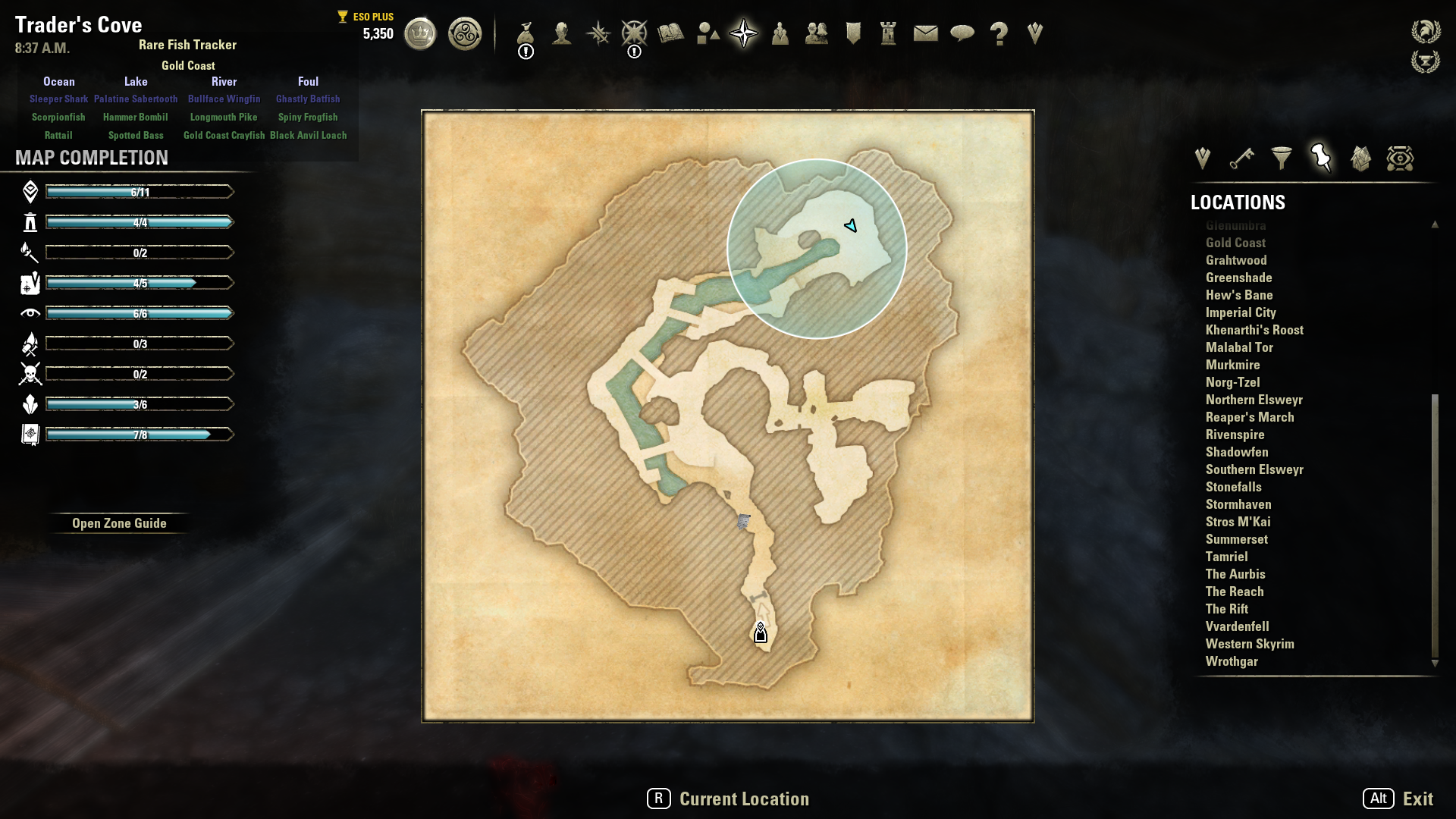Switch to the Gold Coast map

tap(1235, 243)
